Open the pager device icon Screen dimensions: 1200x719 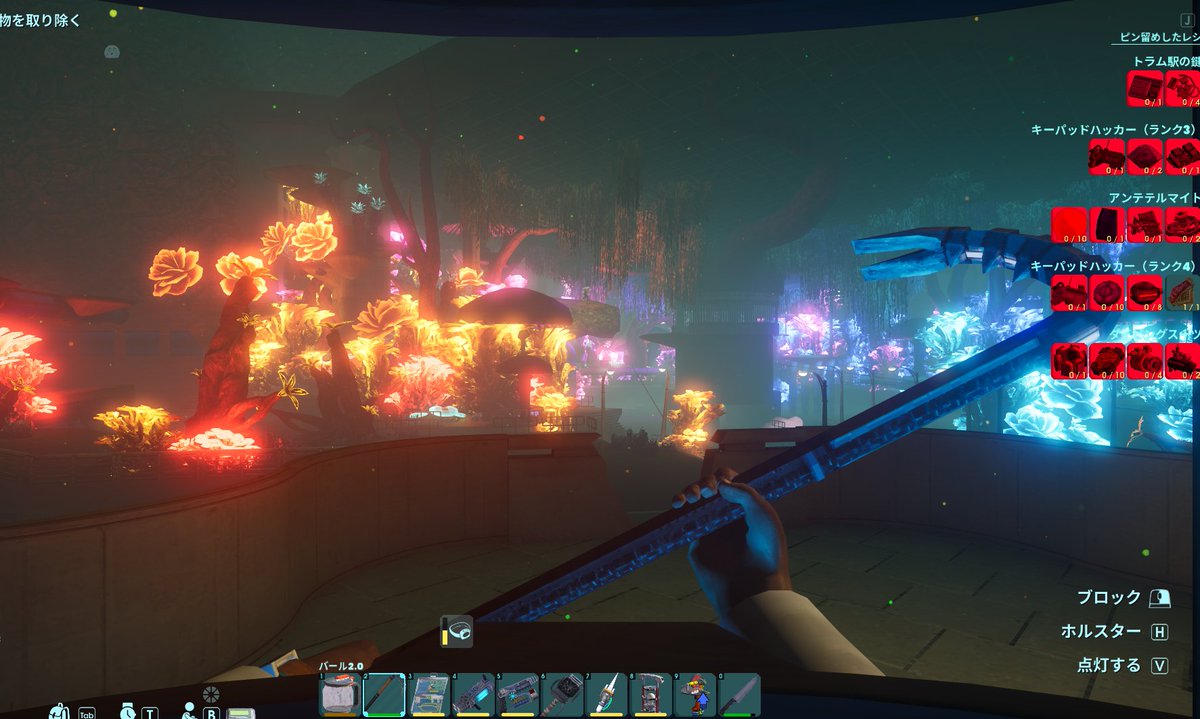coord(240,713)
